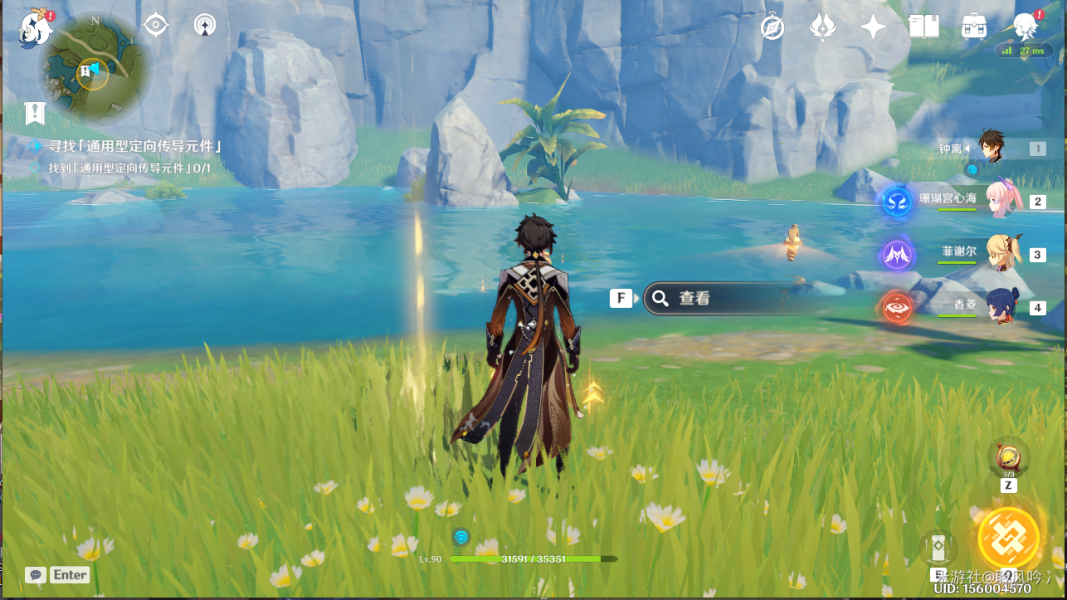Use the round gadget with 3/3 charges
The height and width of the screenshot is (600, 1067).
1008,458
